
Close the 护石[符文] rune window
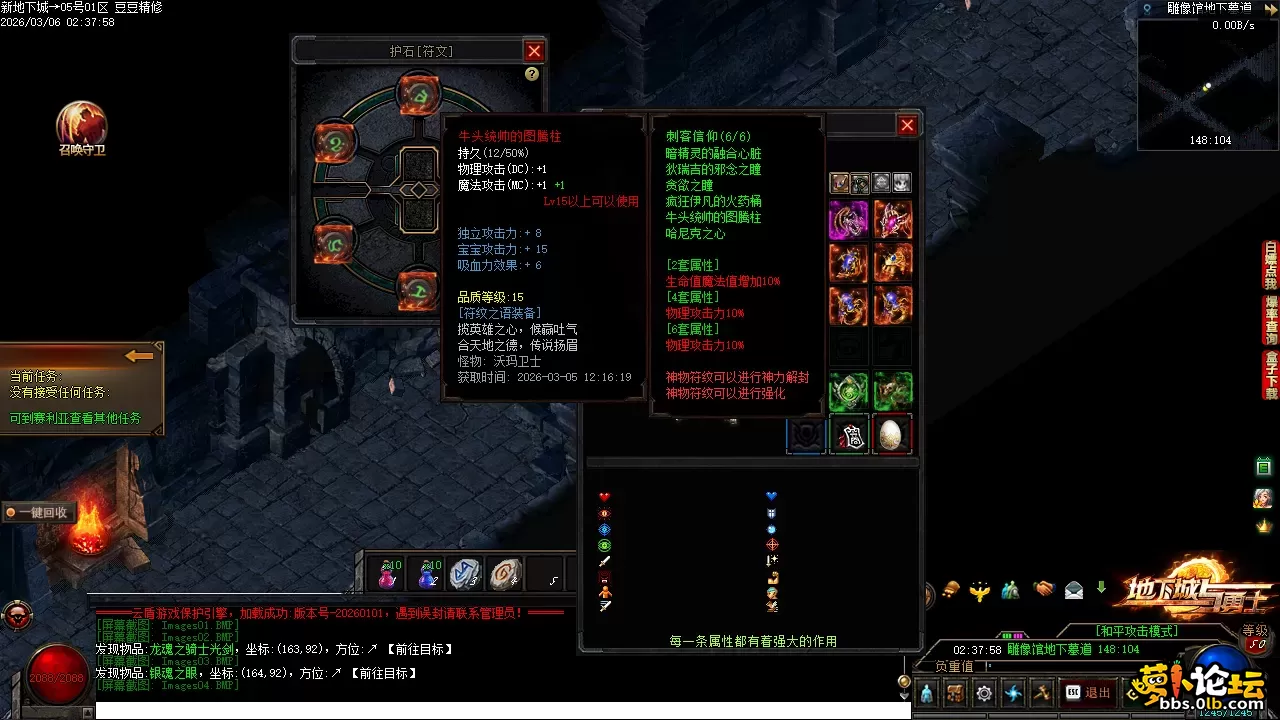[x=534, y=51]
